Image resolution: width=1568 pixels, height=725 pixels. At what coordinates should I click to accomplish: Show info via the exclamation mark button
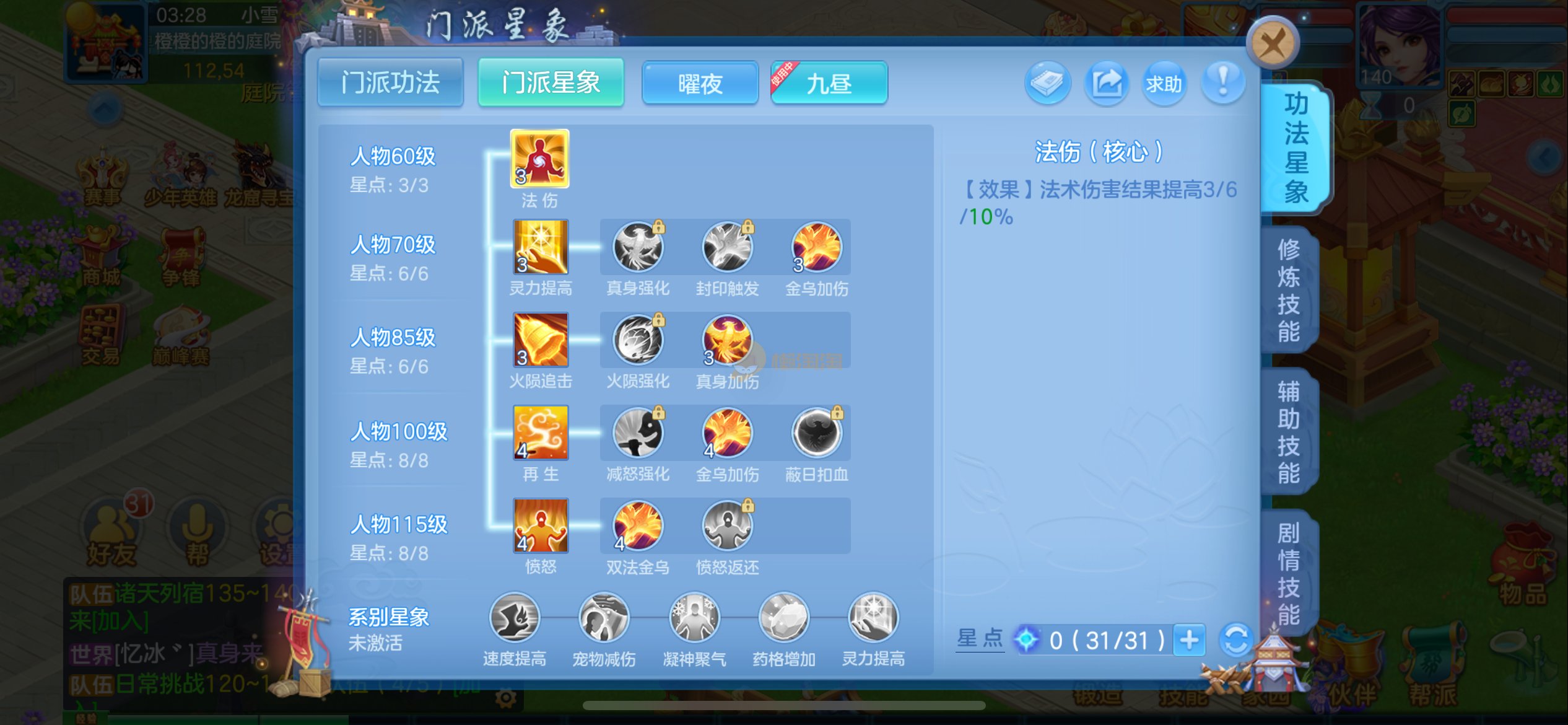pyautogui.click(x=1222, y=83)
